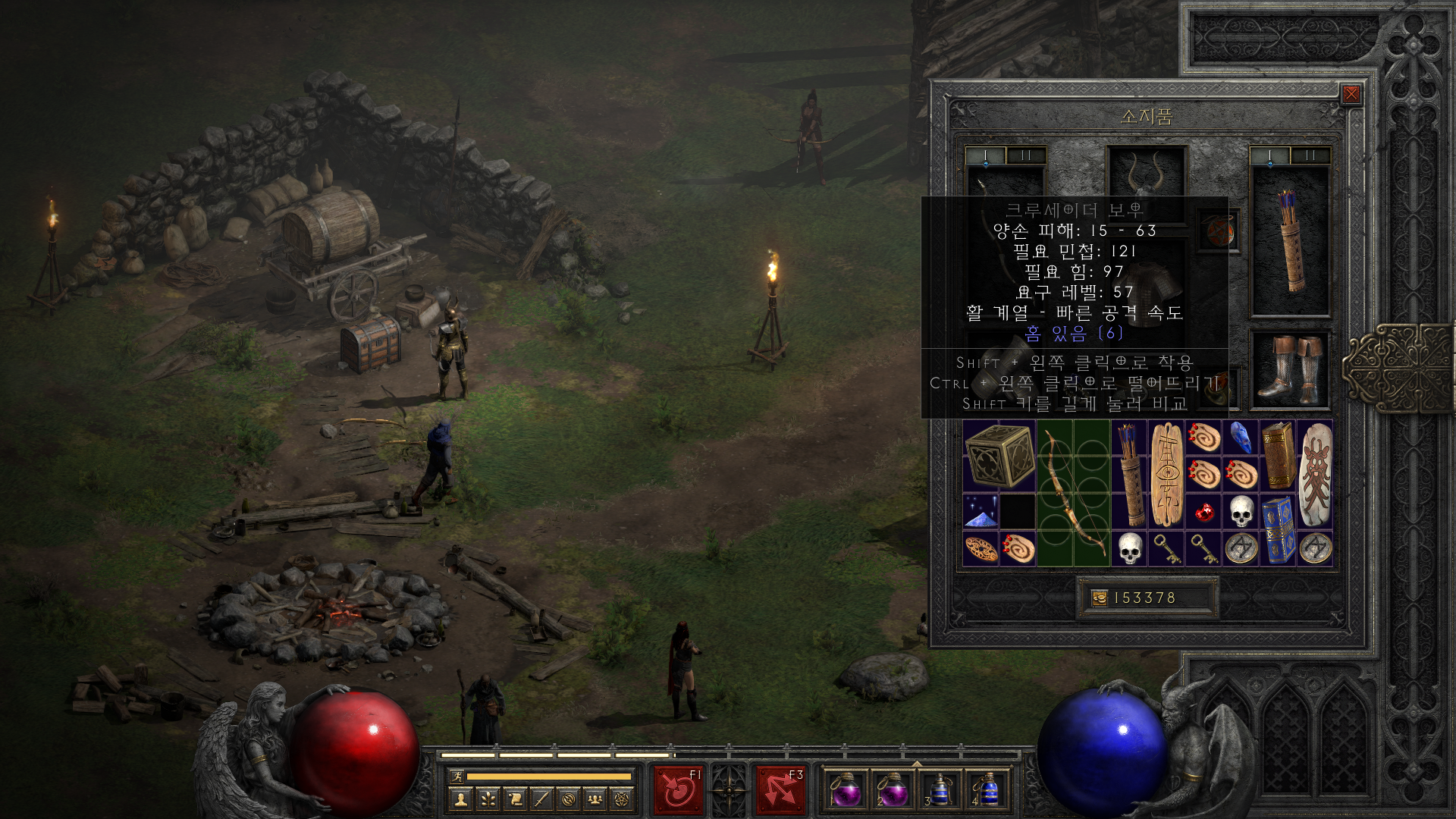Image resolution: width=1456 pixels, height=819 pixels.
Task: Open the quest log scroll icon
Action: coord(515,799)
